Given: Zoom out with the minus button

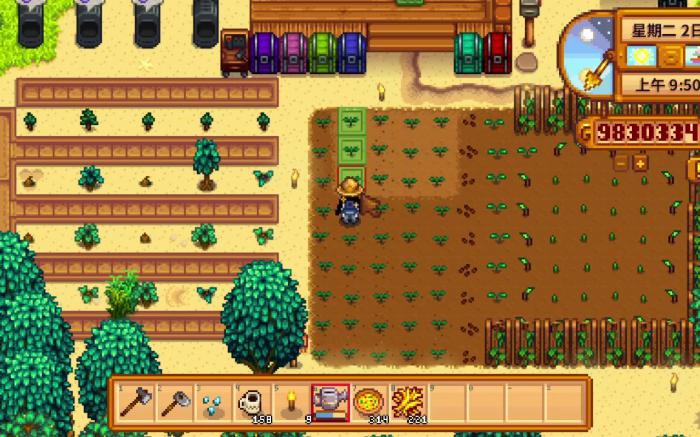Looking at the screenshot, I should point(620,161).
